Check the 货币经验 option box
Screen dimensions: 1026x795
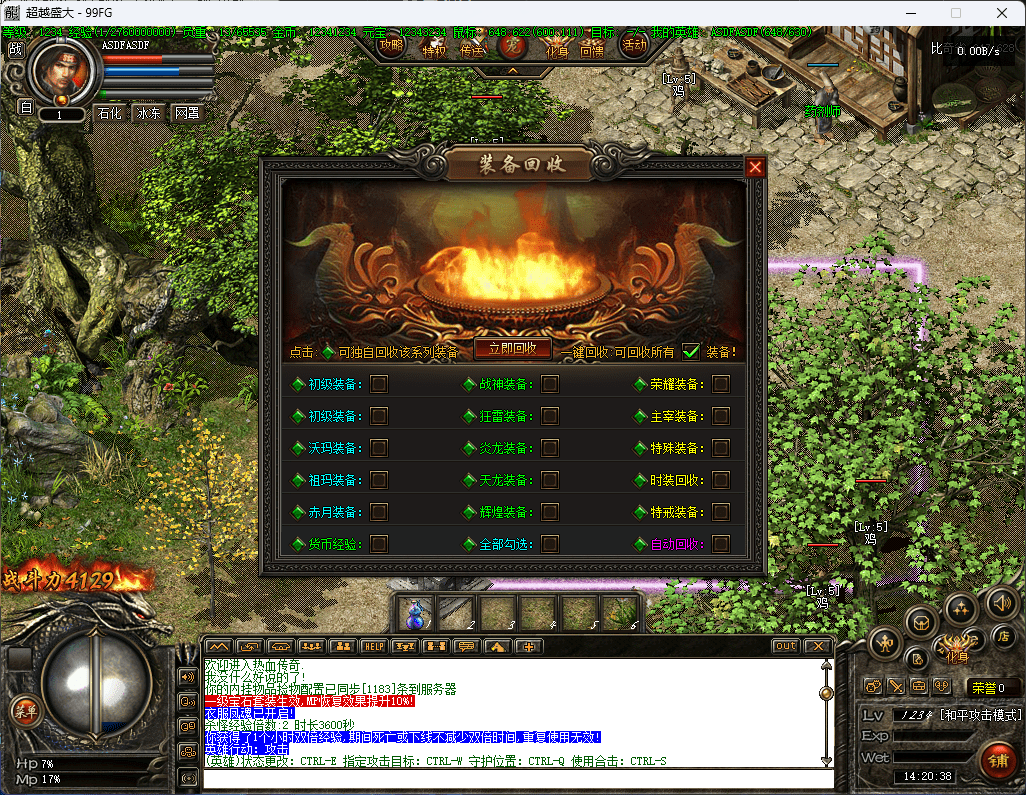pos(379,544)
